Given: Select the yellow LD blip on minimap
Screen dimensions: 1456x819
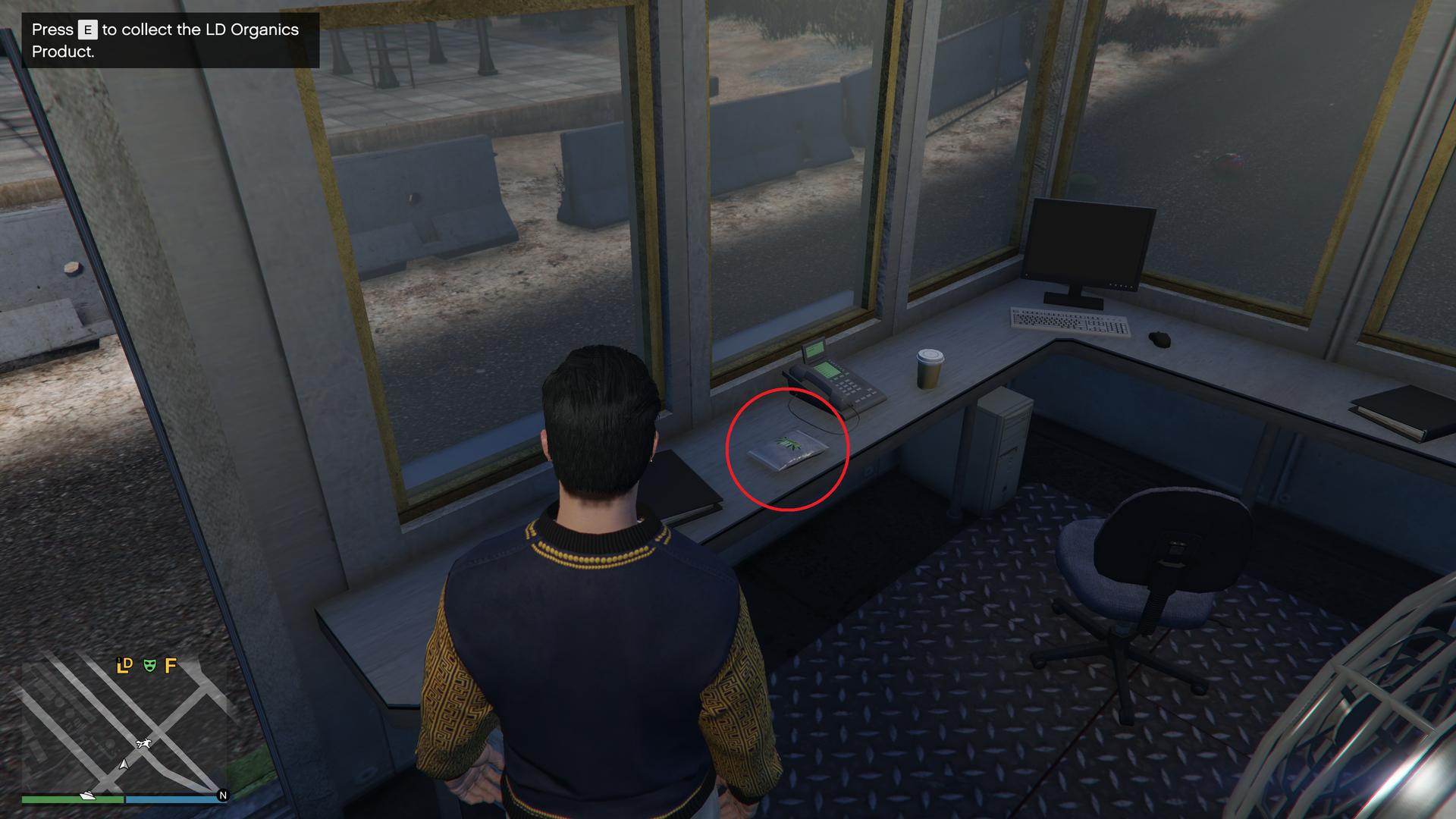Looking at the screenshot, I should 124,665.
